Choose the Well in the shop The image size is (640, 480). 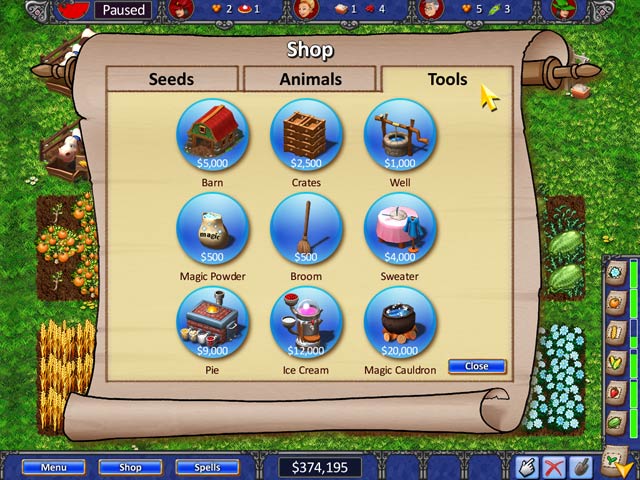399,136
